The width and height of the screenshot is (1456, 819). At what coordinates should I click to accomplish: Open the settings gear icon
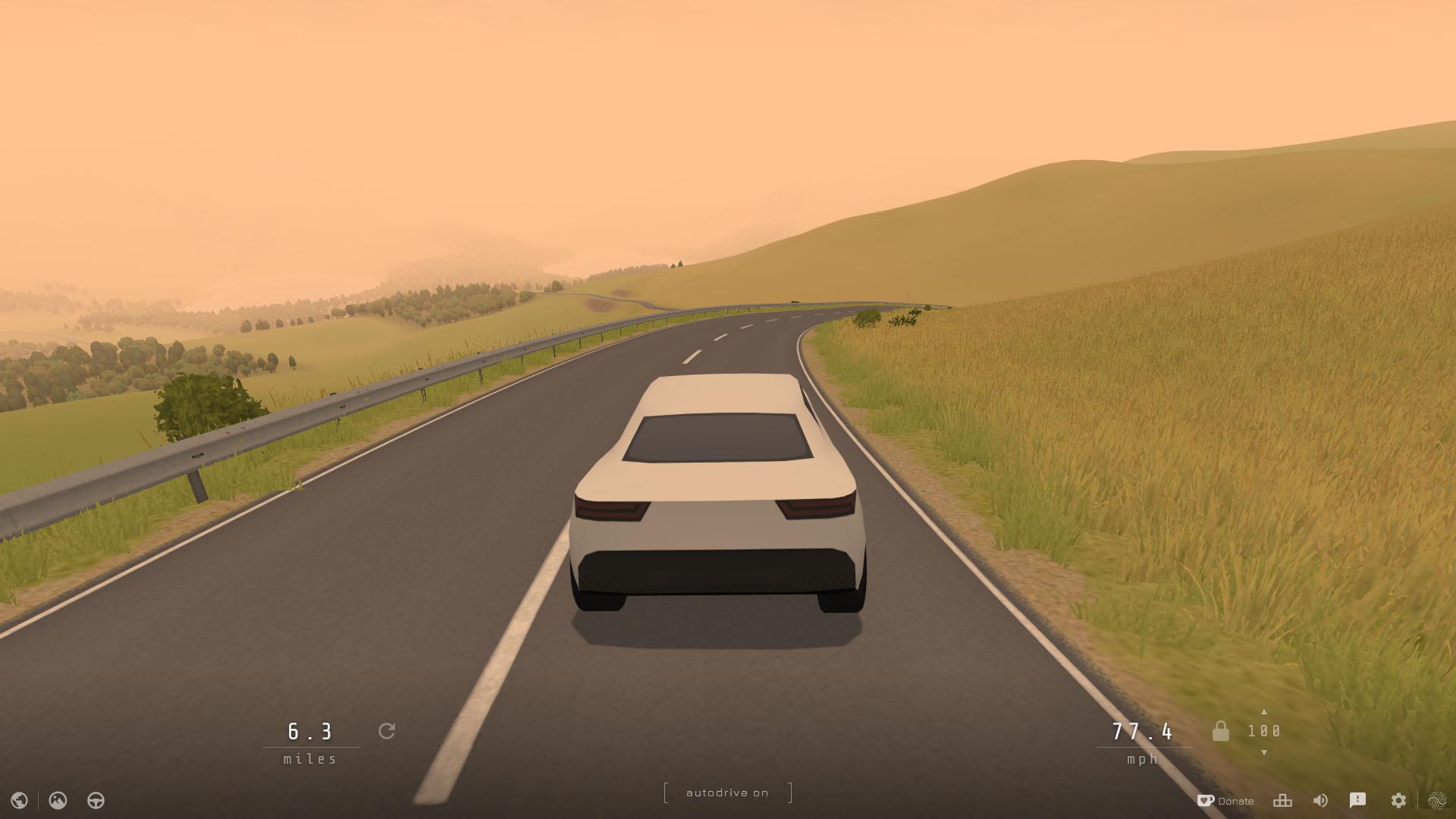pos(1398,800)
